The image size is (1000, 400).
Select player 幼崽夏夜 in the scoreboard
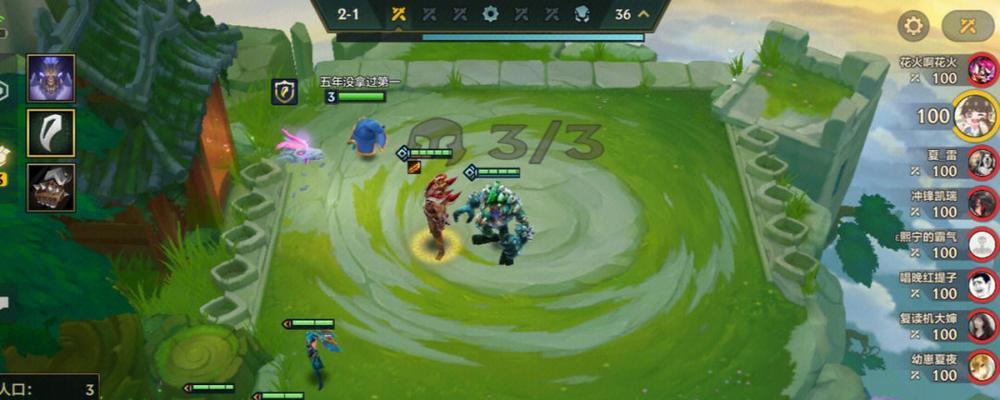(x=981, y=366)
